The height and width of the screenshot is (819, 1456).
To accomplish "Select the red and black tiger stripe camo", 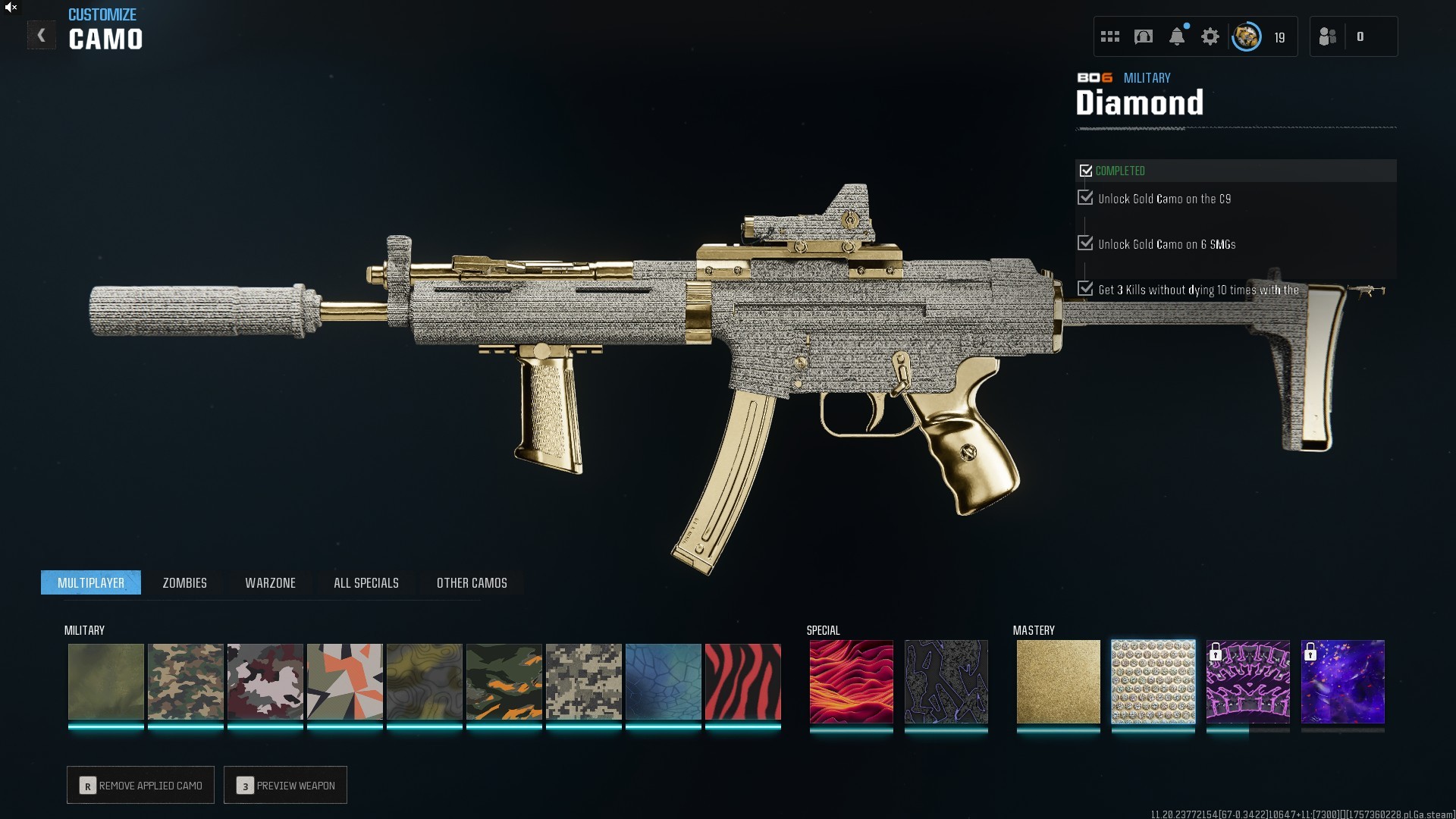I will pyautogui.click(x=742, y=681).
